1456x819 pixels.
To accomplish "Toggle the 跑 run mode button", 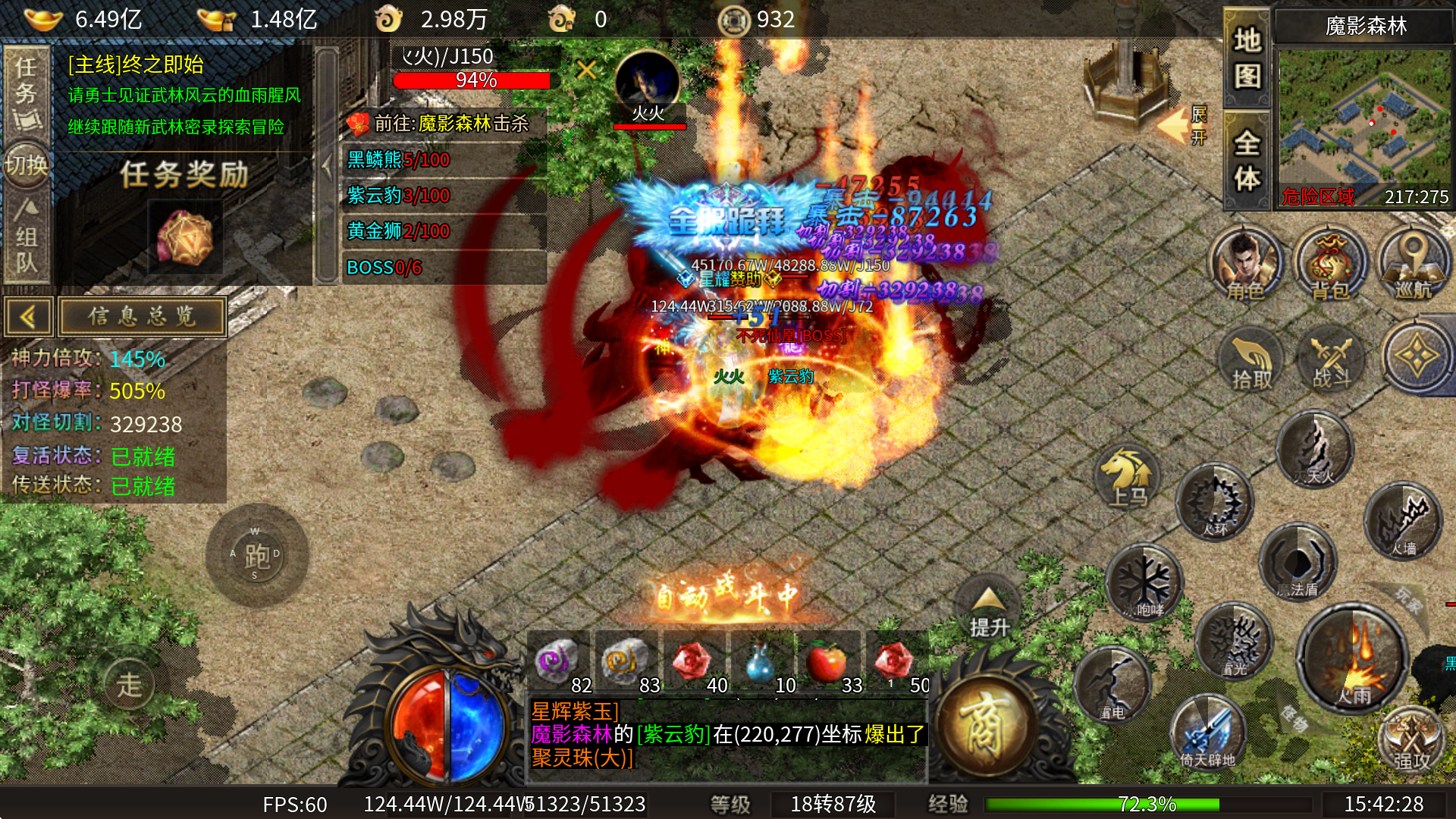I will (256, 556).
